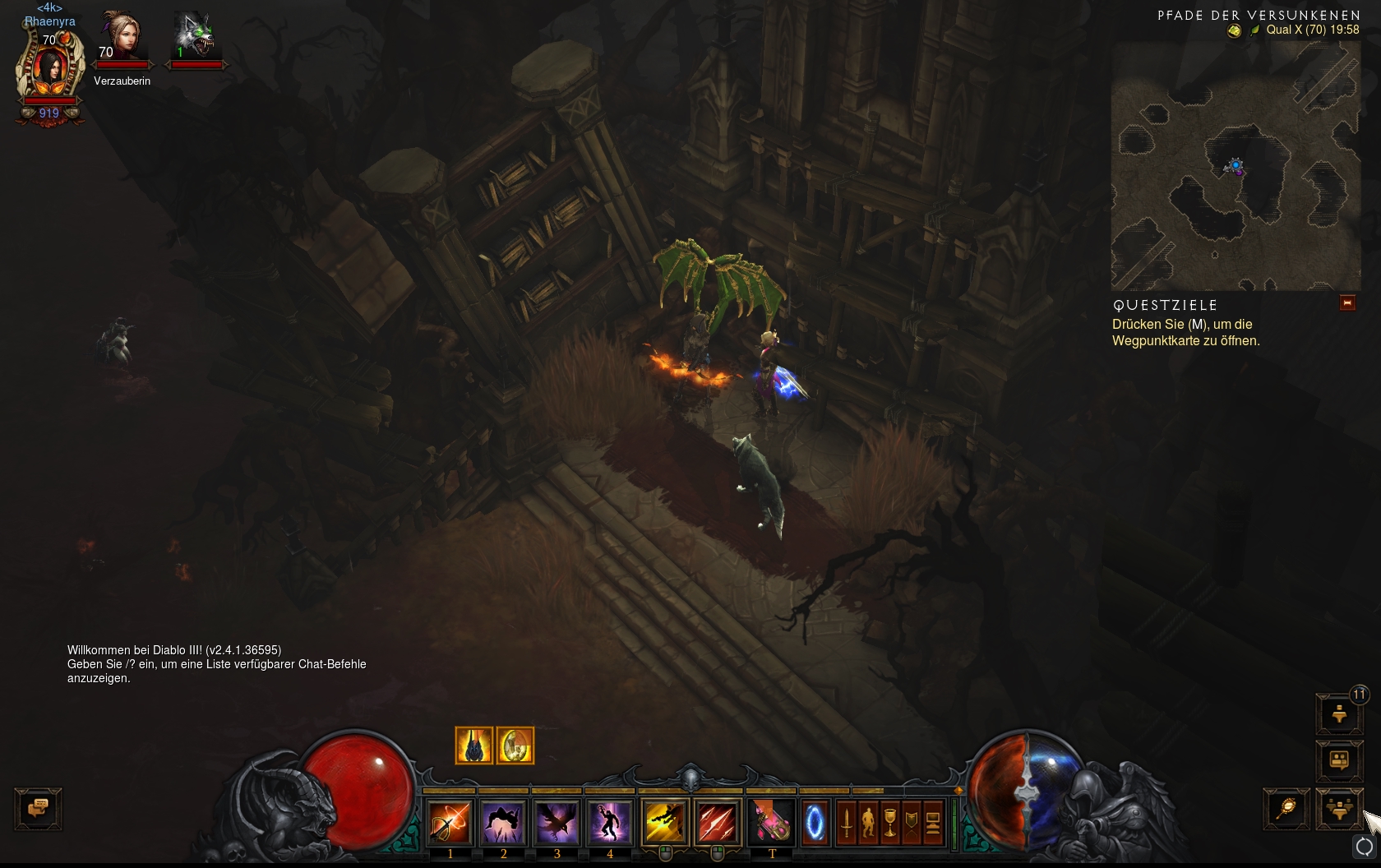Select the red arrows right-mouse skill
The width and height of the screenshot is (1381, 868).
click(718, 821)
